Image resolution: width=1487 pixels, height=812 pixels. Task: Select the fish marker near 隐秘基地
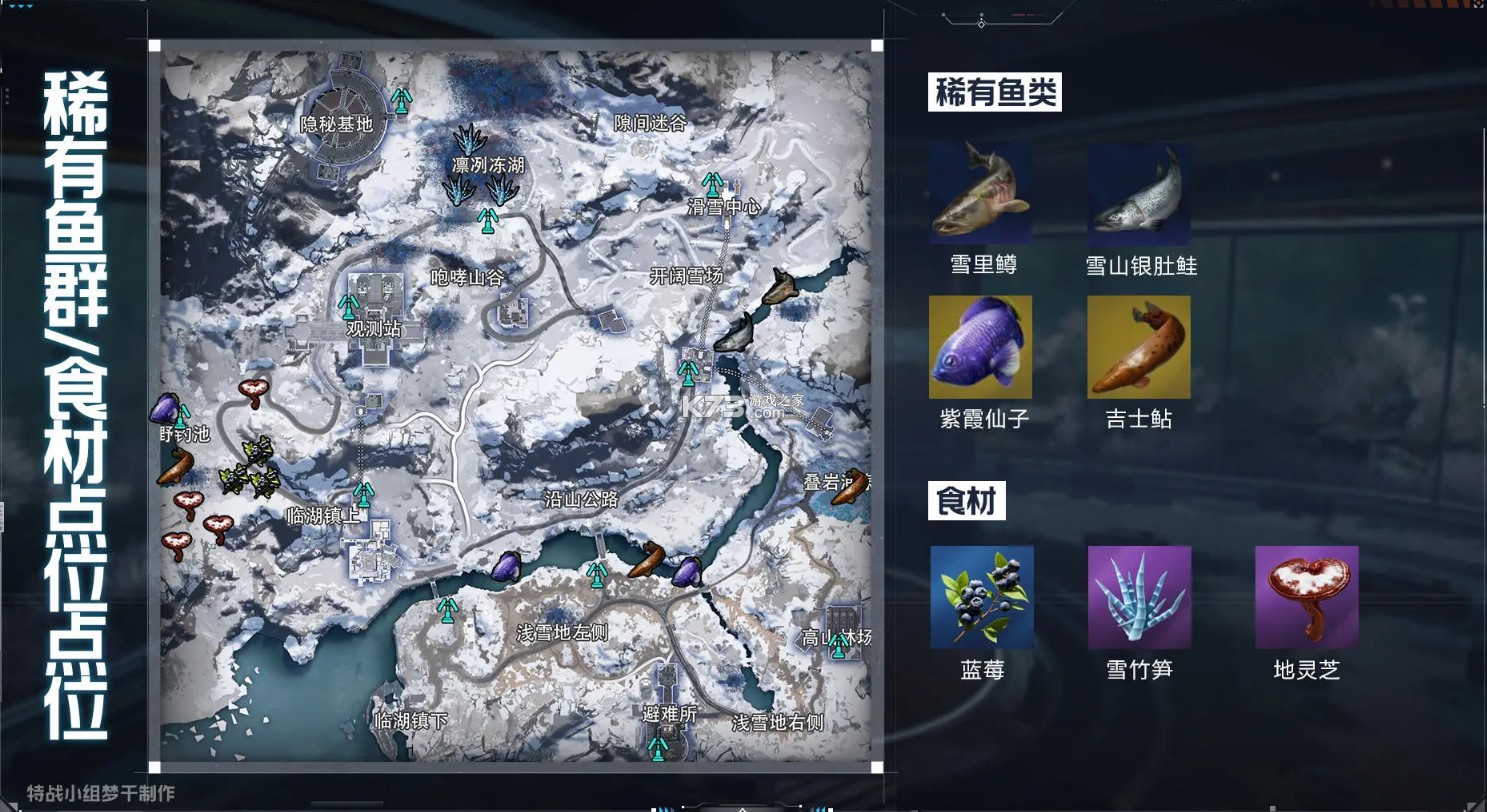[403, 100]
